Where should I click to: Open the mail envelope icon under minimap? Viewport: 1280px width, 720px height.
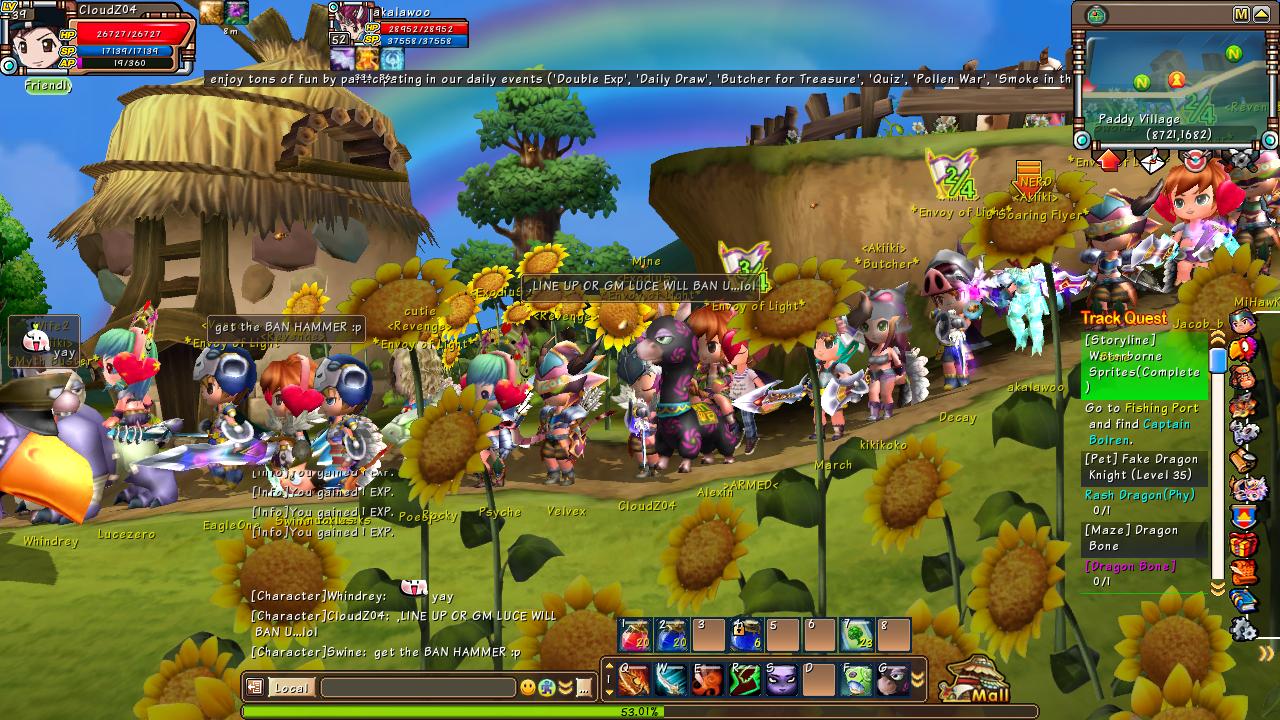coord(1152,161)
